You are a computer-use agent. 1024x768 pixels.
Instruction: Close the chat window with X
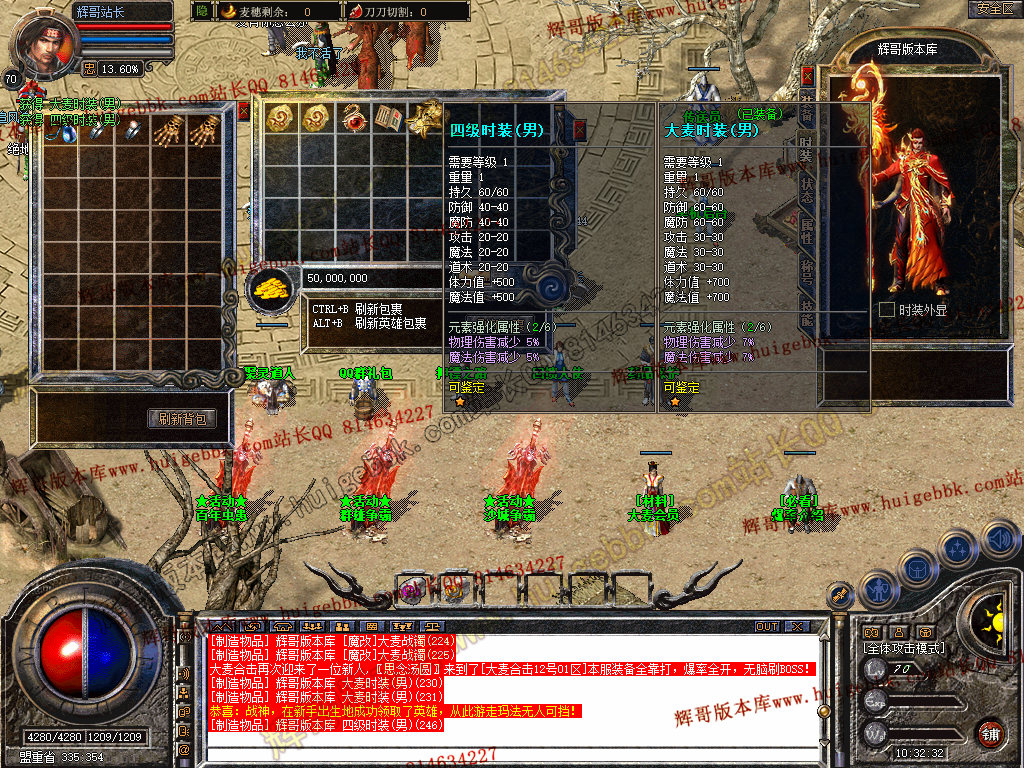coord(795,626)
